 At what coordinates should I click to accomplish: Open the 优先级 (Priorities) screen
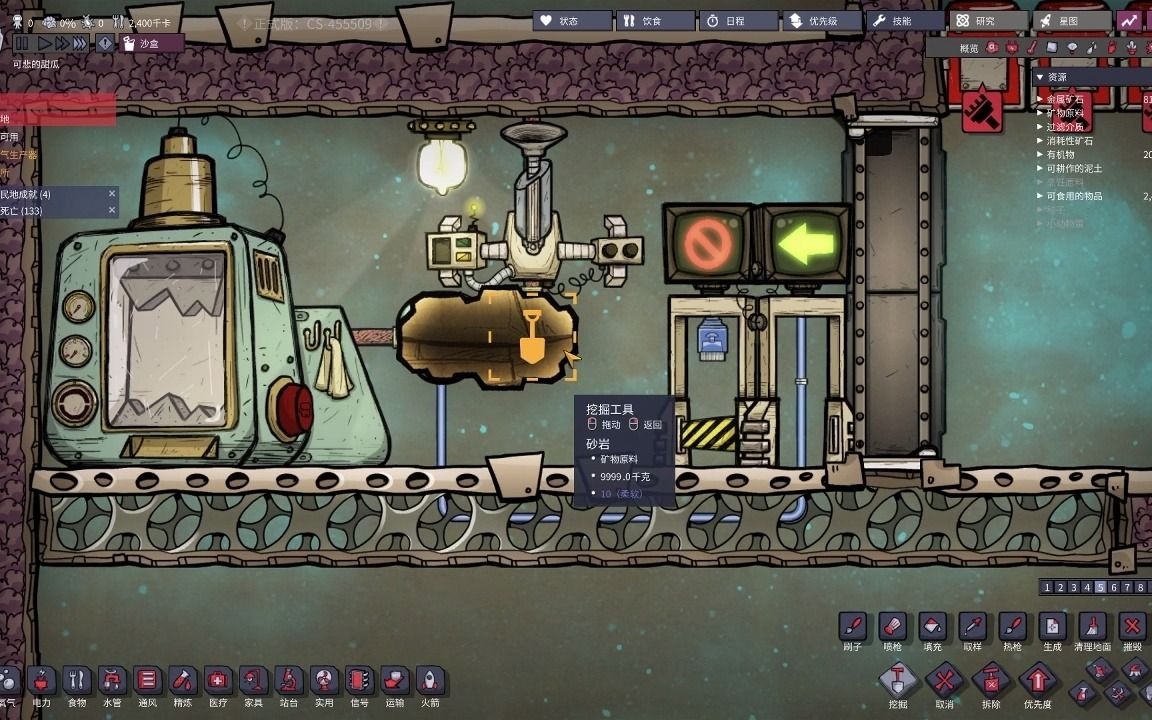(x=822, y=21)
